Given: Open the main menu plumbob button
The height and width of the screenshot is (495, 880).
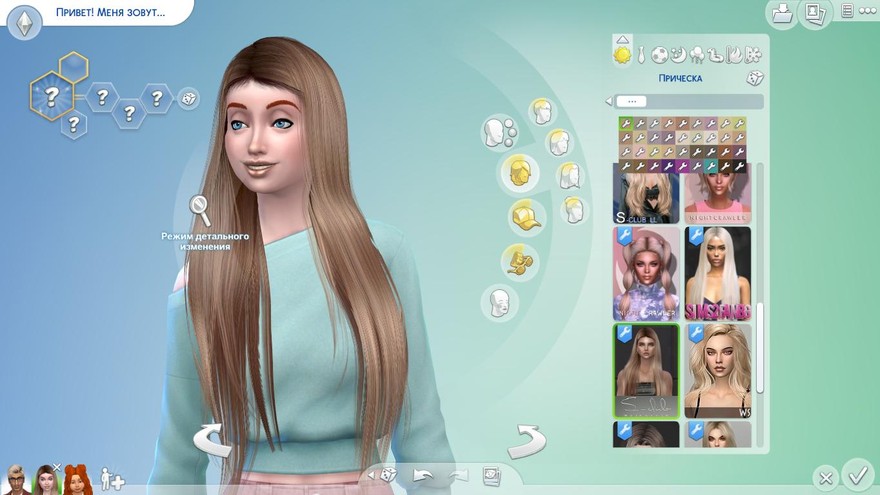Looking at the screenshot, I should coord(24,21).
